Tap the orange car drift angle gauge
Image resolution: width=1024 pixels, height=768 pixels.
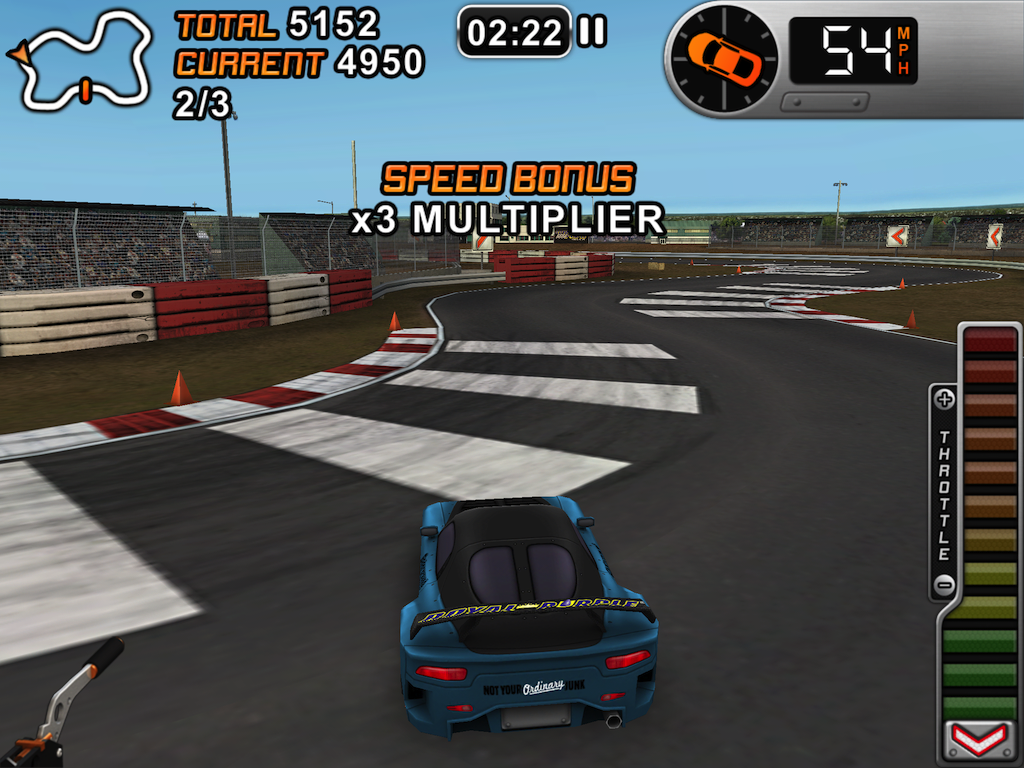pyautogui.click(x=724, y=57)
